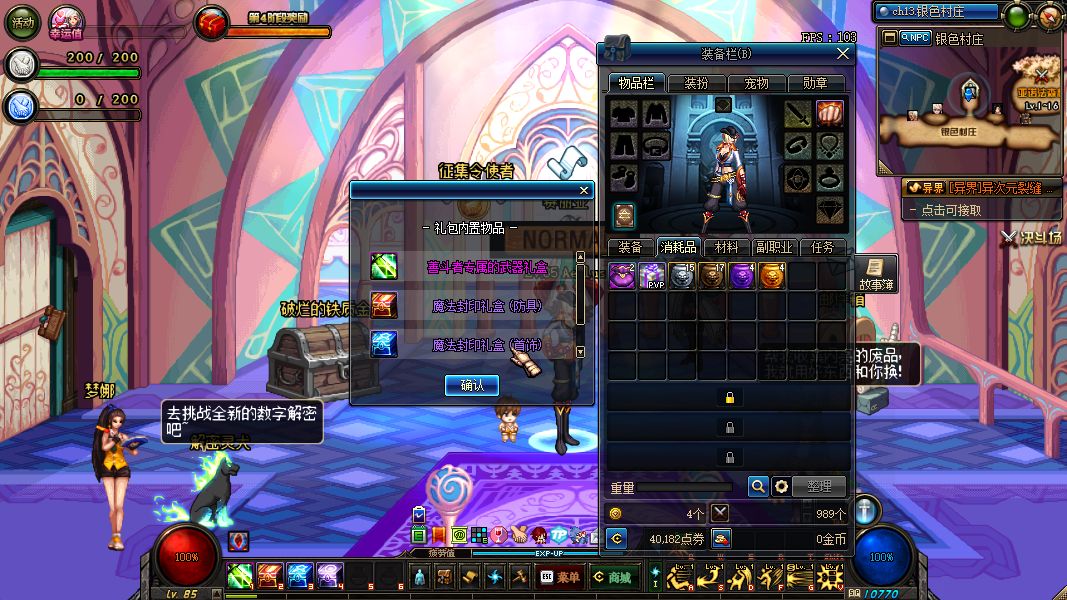The image size is (1067, 600).
Task: Close the gift pack contents popup
Action: pyautogui.click(x=584, y=190)
